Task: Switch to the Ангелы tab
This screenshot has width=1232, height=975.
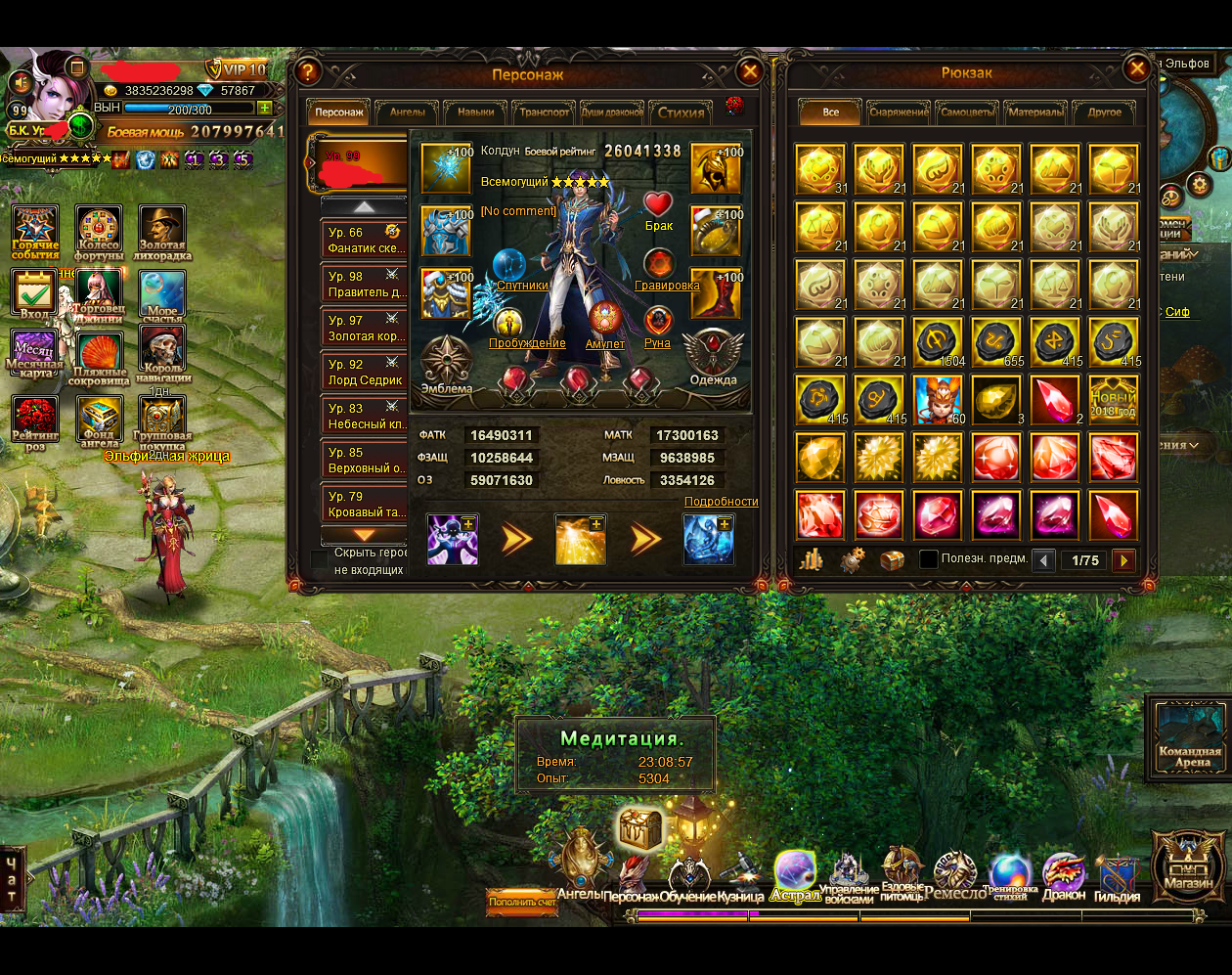Action: tap(407, 112)
